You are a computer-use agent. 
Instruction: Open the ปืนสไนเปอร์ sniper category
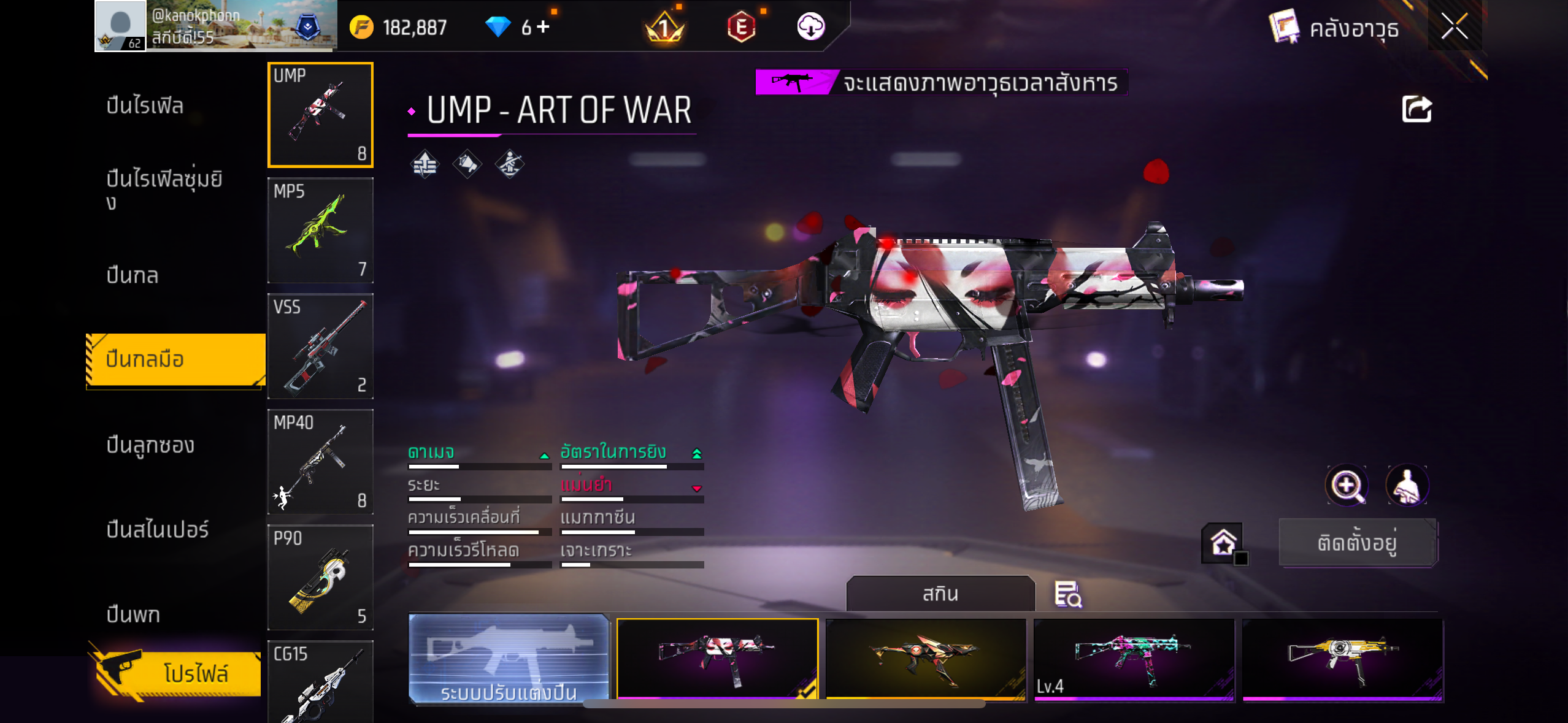tap(158, 529)
